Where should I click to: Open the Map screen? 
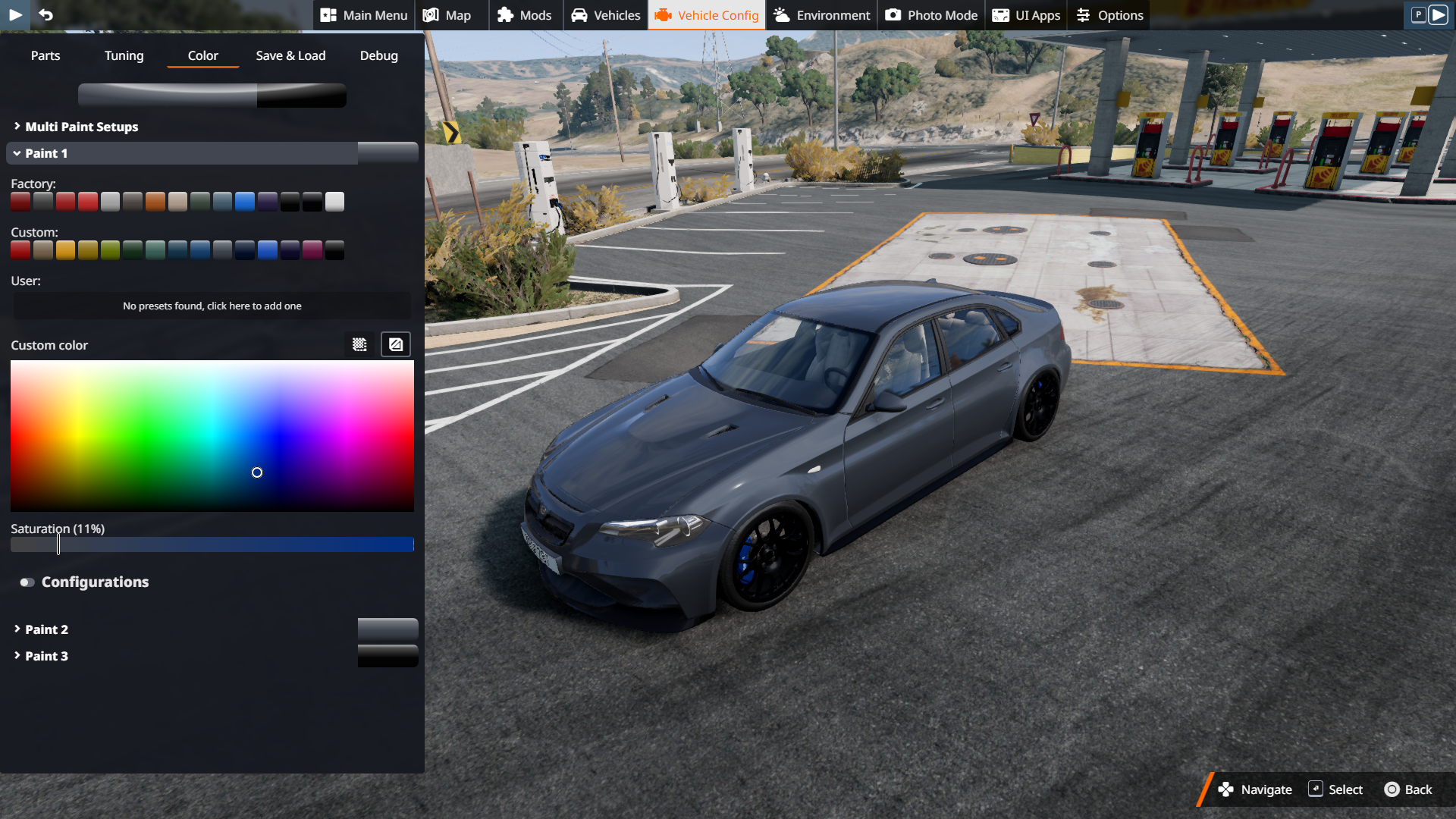447,15
